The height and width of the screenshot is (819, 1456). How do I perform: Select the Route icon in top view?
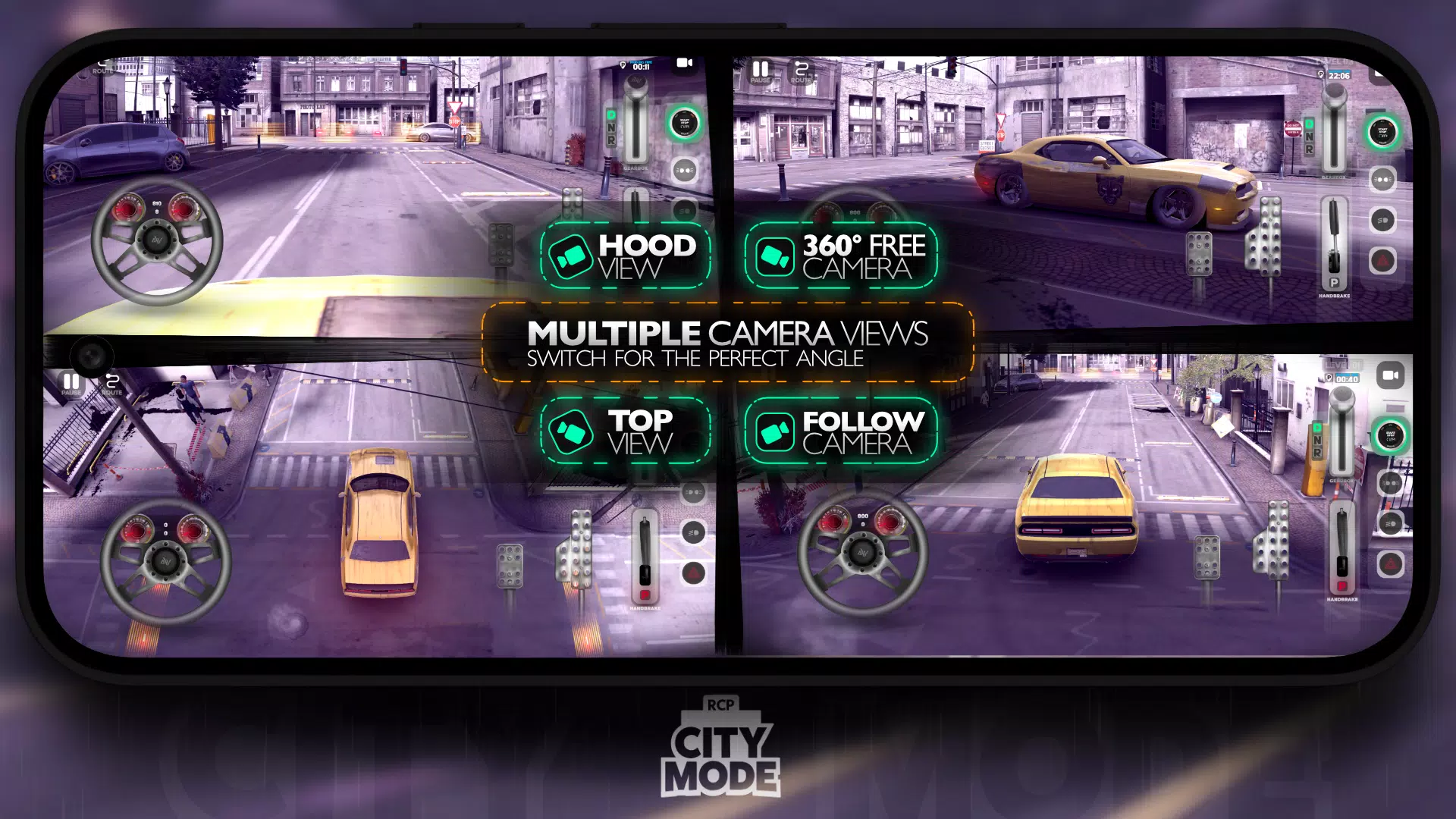[112, 381]
